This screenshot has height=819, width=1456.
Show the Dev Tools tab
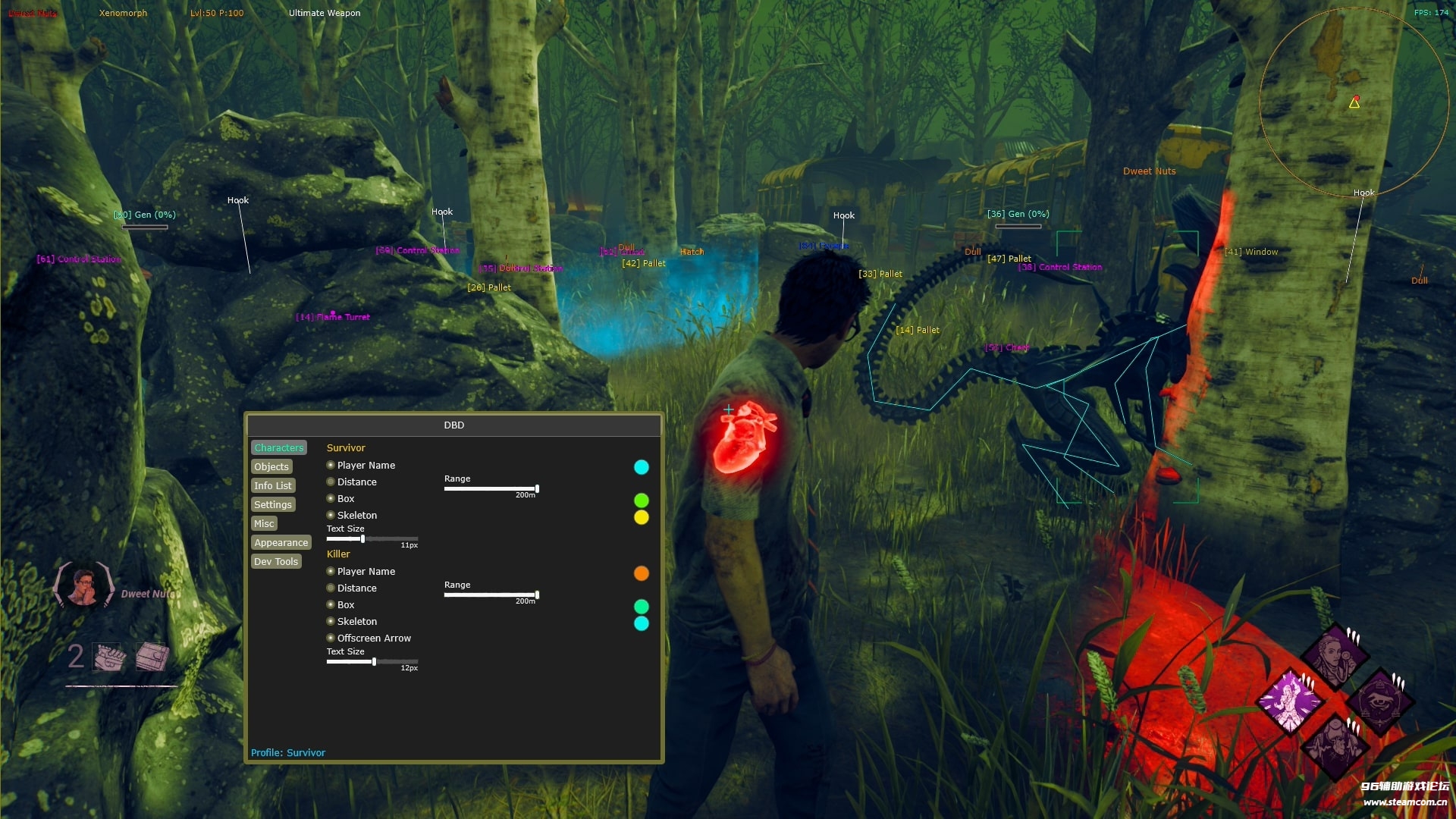click(x=276, y=562)
